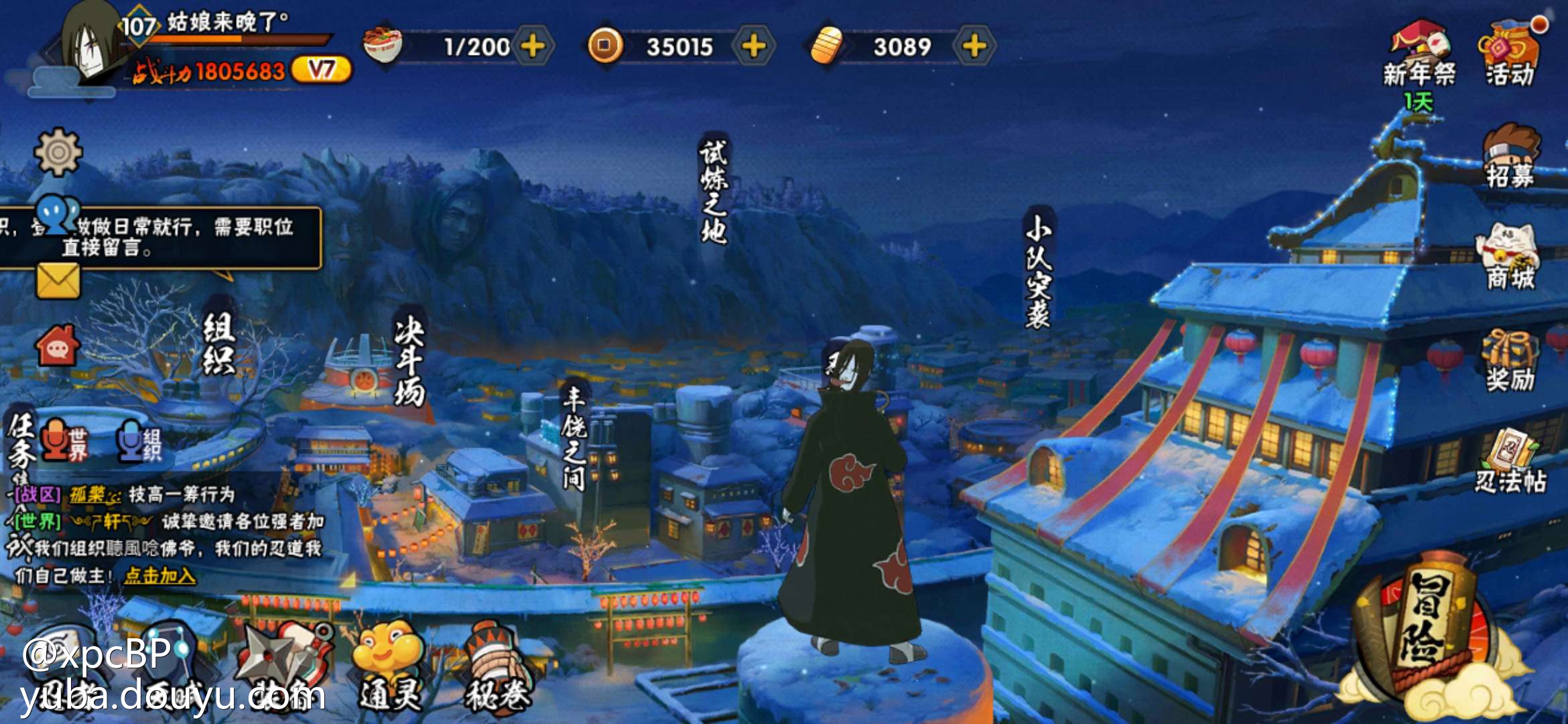Go to the 招募 recruit screen
Viewport: 1568px width, 724px height.
[x=1510, y=157]
